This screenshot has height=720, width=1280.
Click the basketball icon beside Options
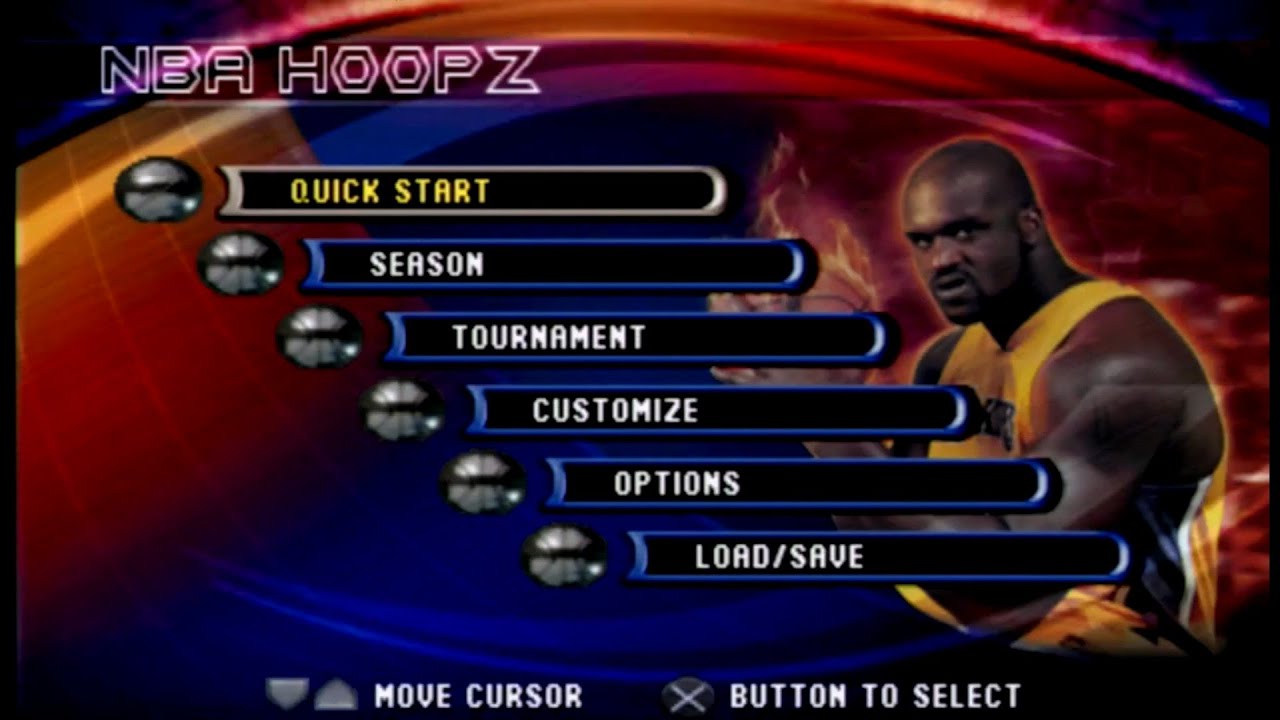(480, 484)
